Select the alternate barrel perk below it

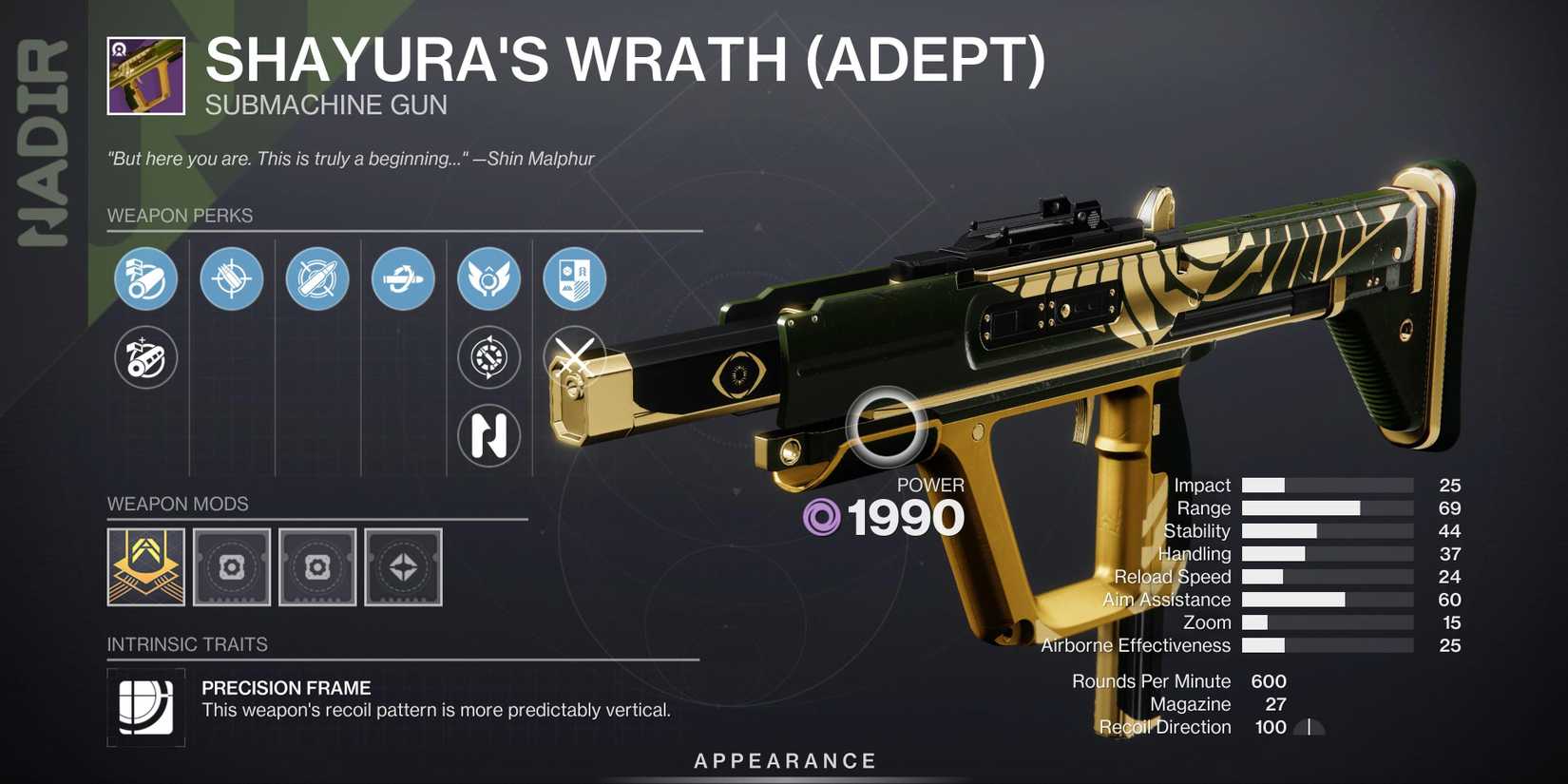pyautogui.click(x=145, y=358)
